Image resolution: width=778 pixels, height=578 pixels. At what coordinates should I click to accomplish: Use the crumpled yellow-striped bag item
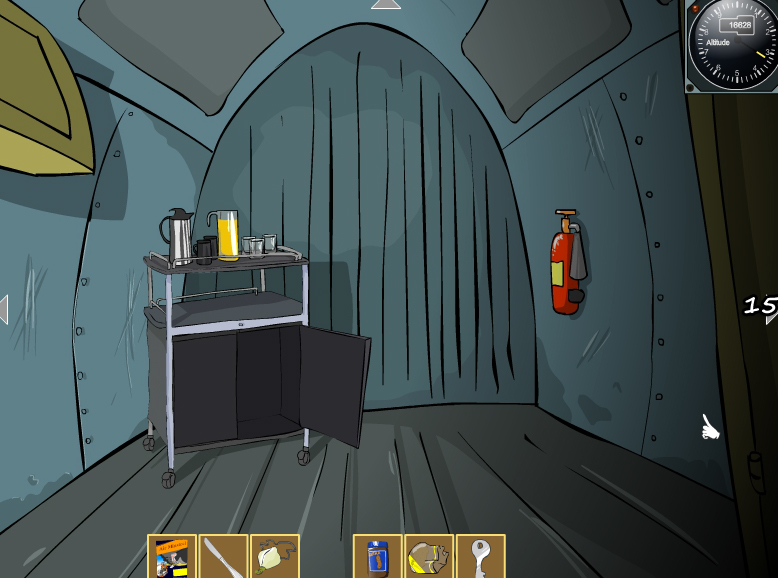pos(429,557)
